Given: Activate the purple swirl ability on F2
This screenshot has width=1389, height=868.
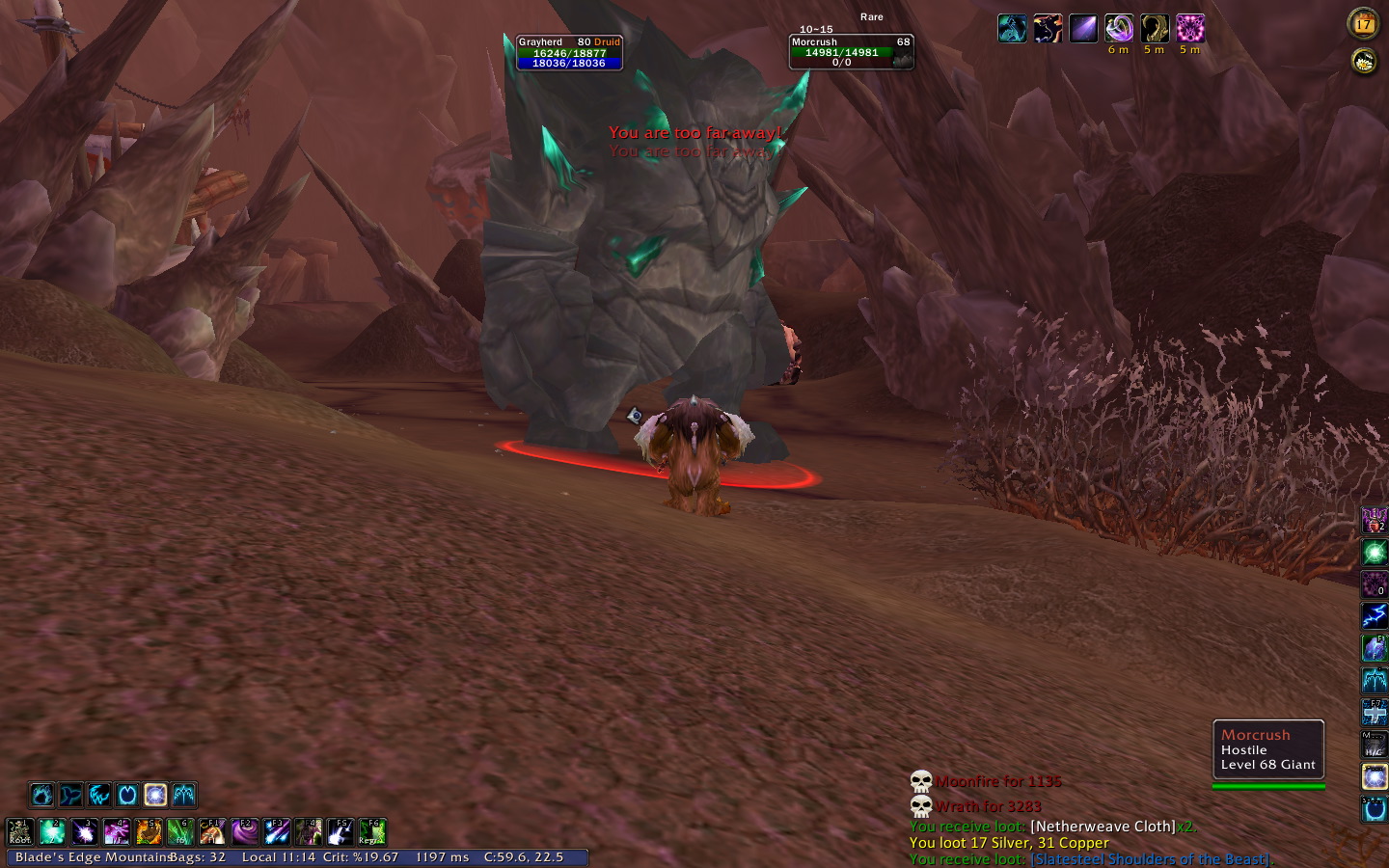Looking at the screenshot, I should [245, 831].
